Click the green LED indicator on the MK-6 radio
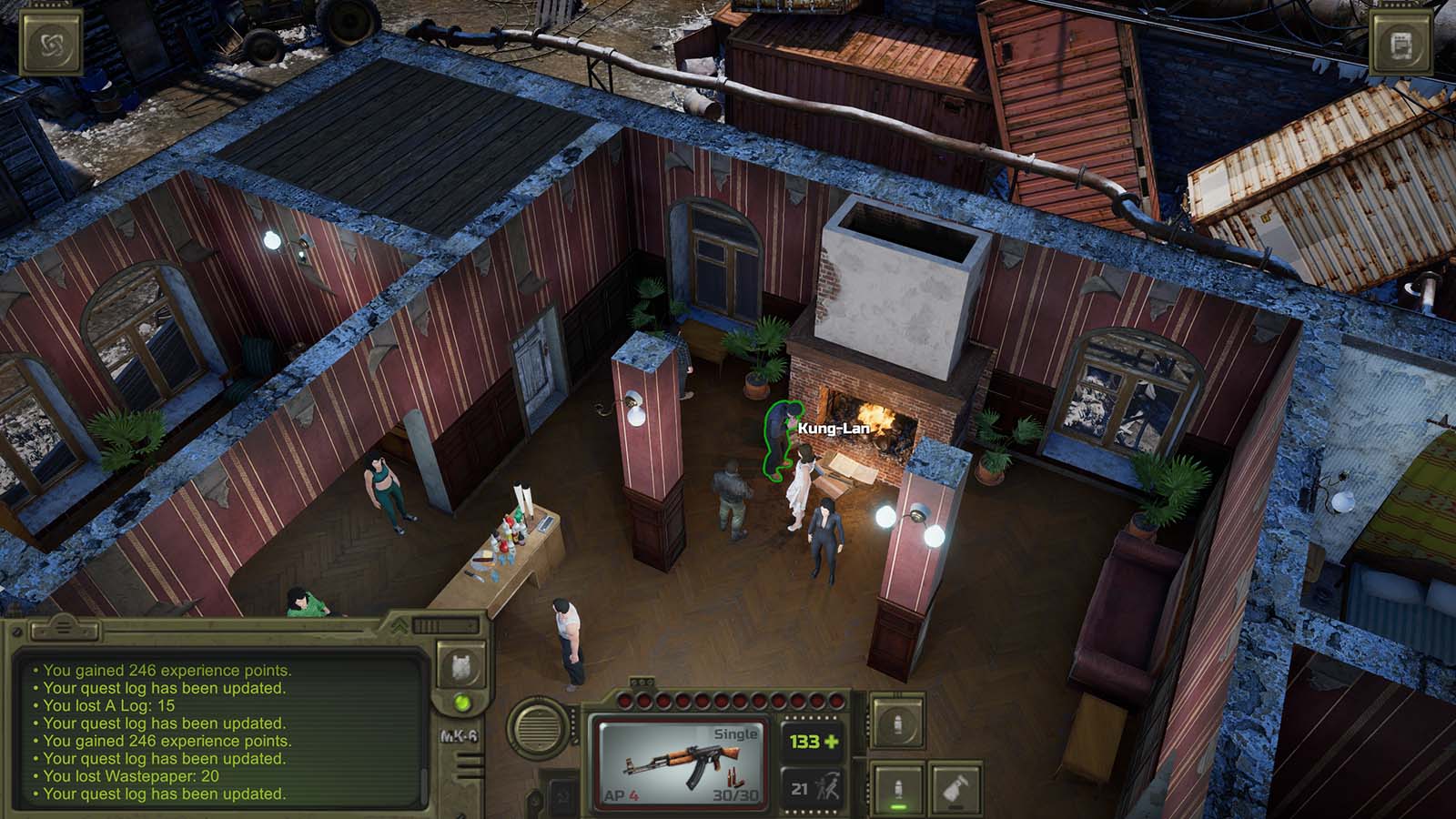The width and height of the screenshot is (1456, 819). coord(461,703)
